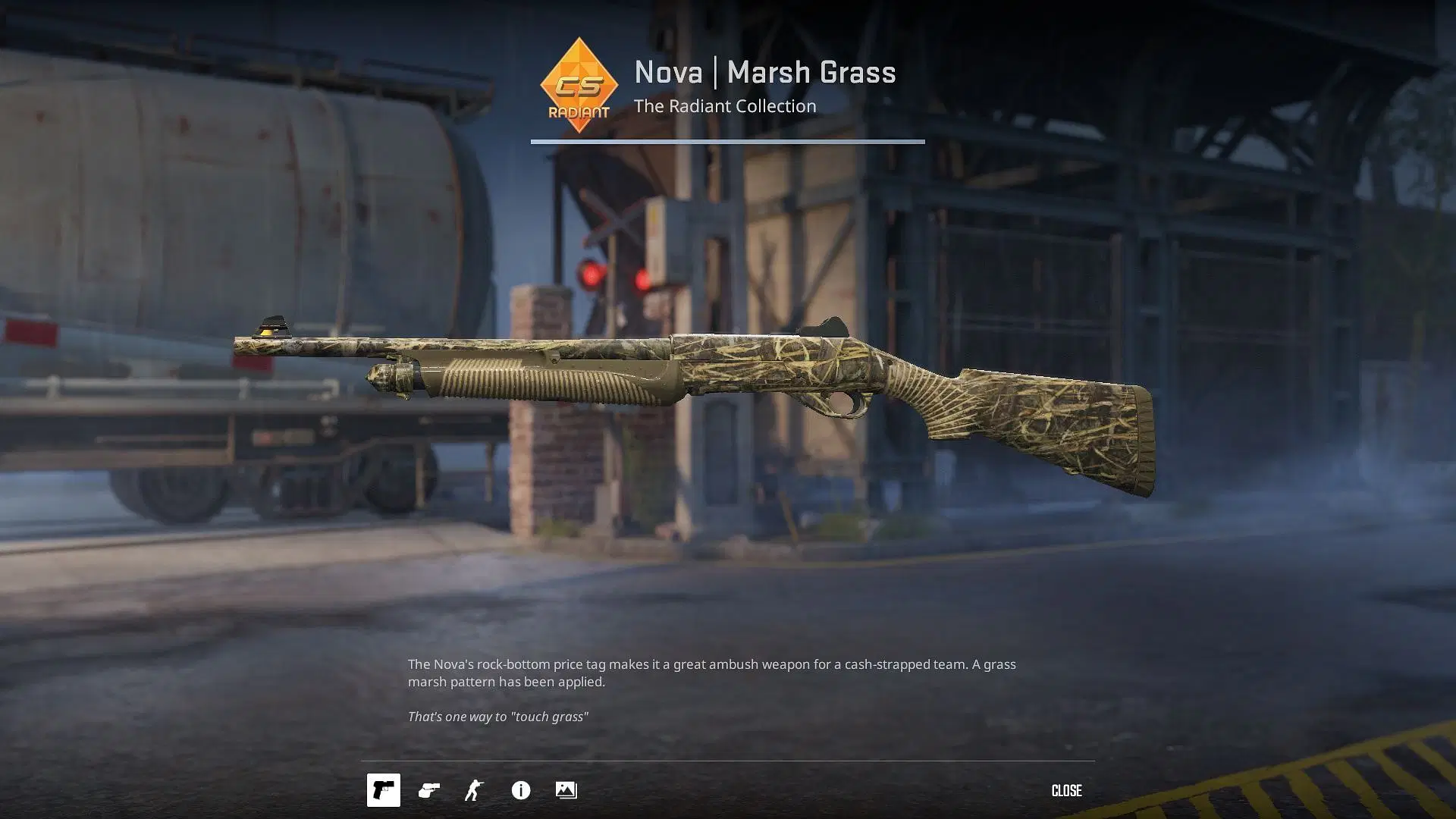
Task: Switch to the hand-holding-gun view
Action: pyautogui.click(x=429, y=790)
